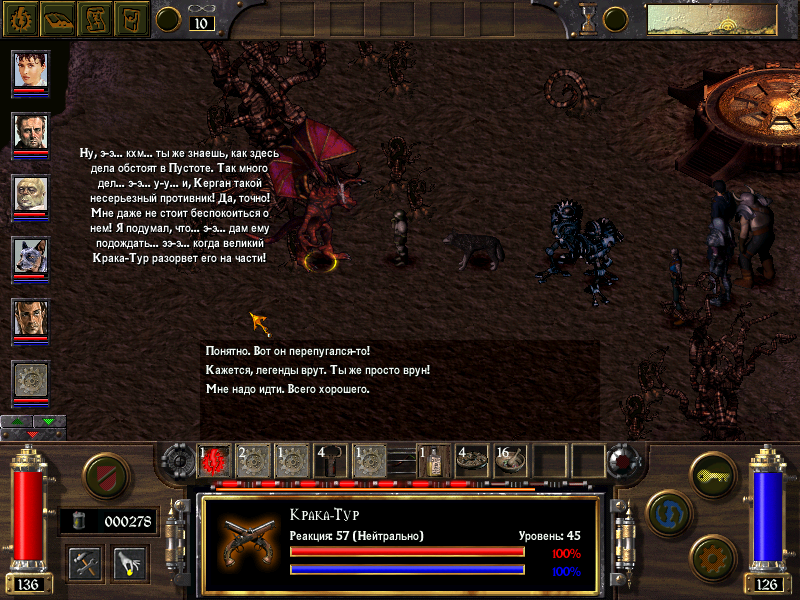Select the female party member portrait

(31, 70)
